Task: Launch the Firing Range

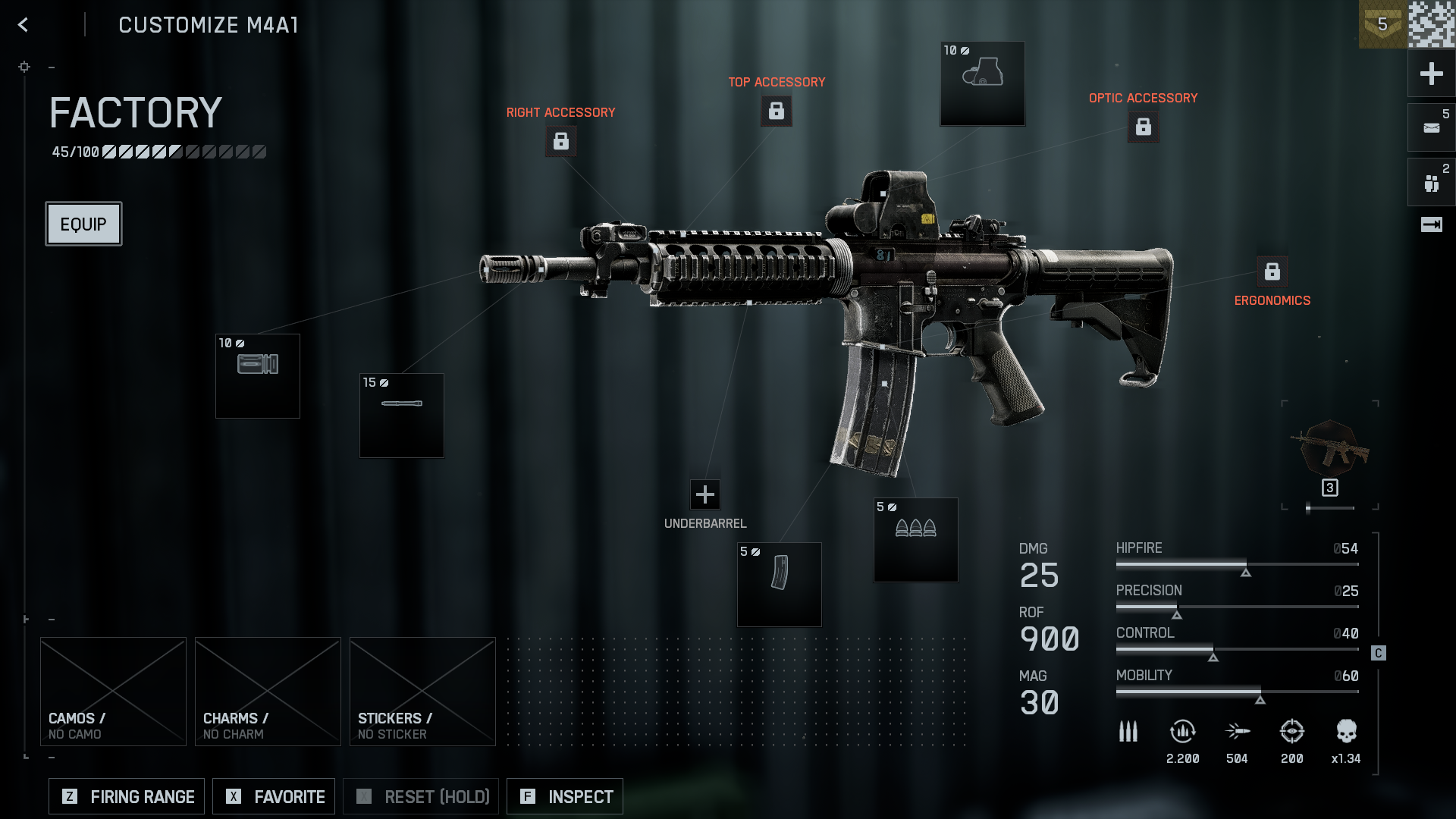Action: [127, 796]
